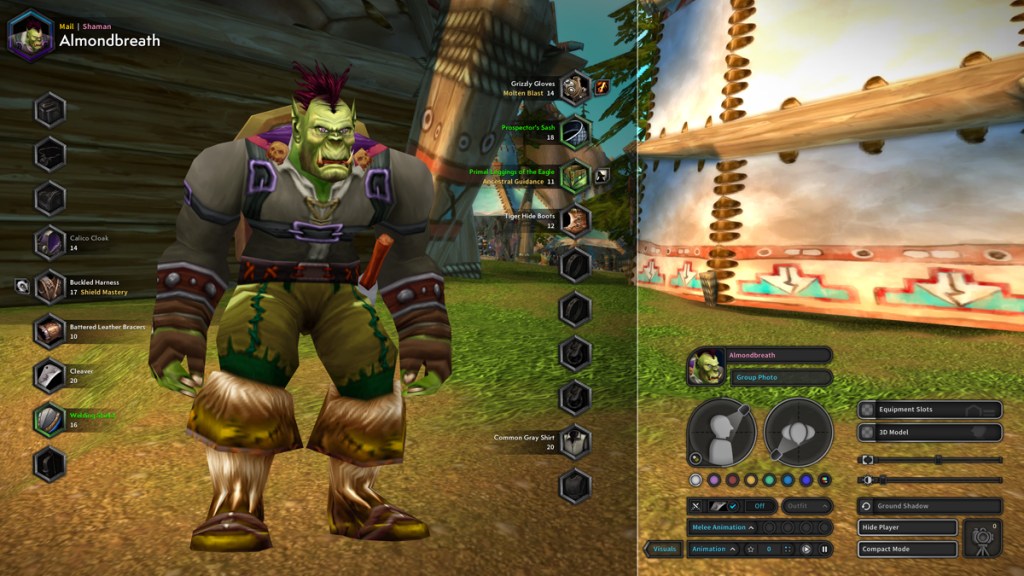
Task: Click the Prospector's Sash belt slot
Action: coord(574,132)
